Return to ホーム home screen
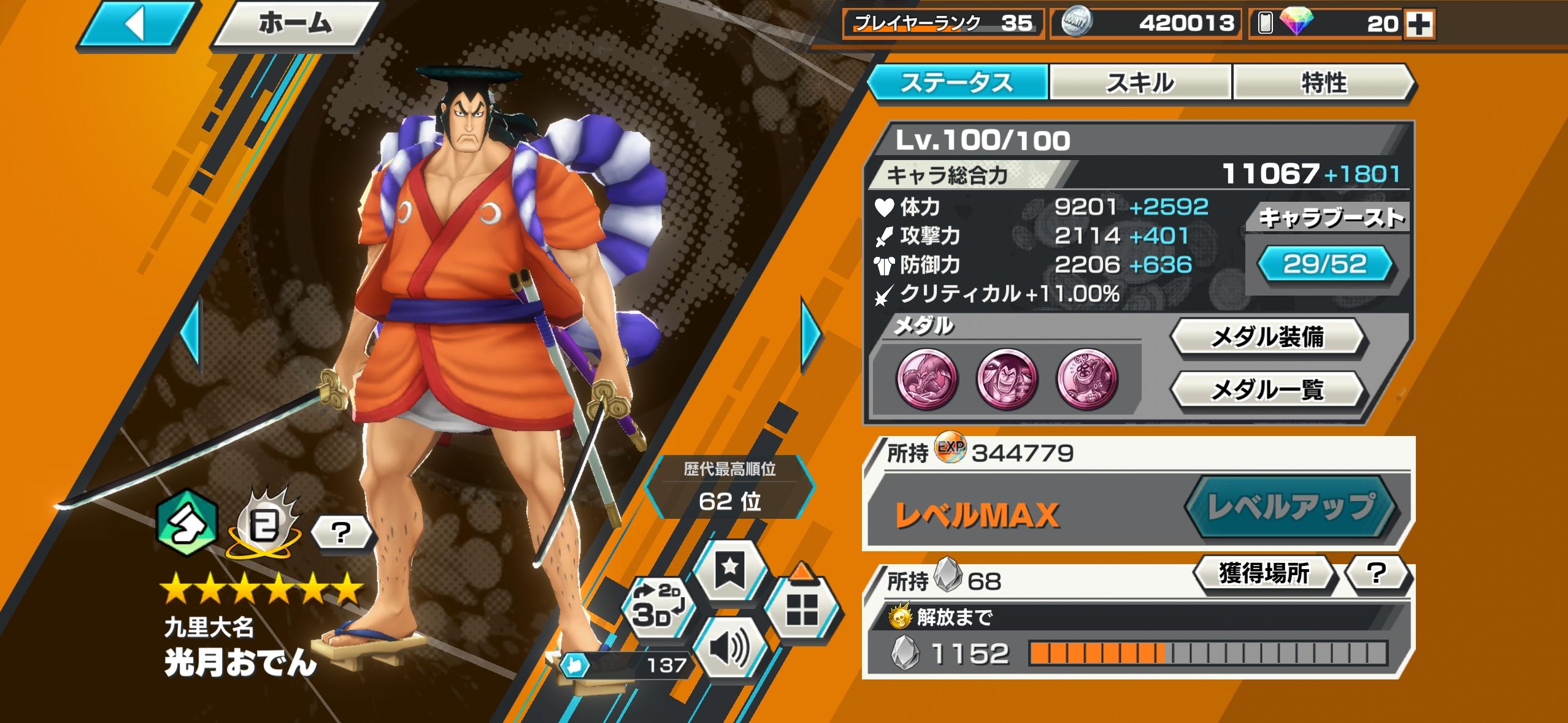Viewport: 1568px width, 723px height. coord(294,25)
